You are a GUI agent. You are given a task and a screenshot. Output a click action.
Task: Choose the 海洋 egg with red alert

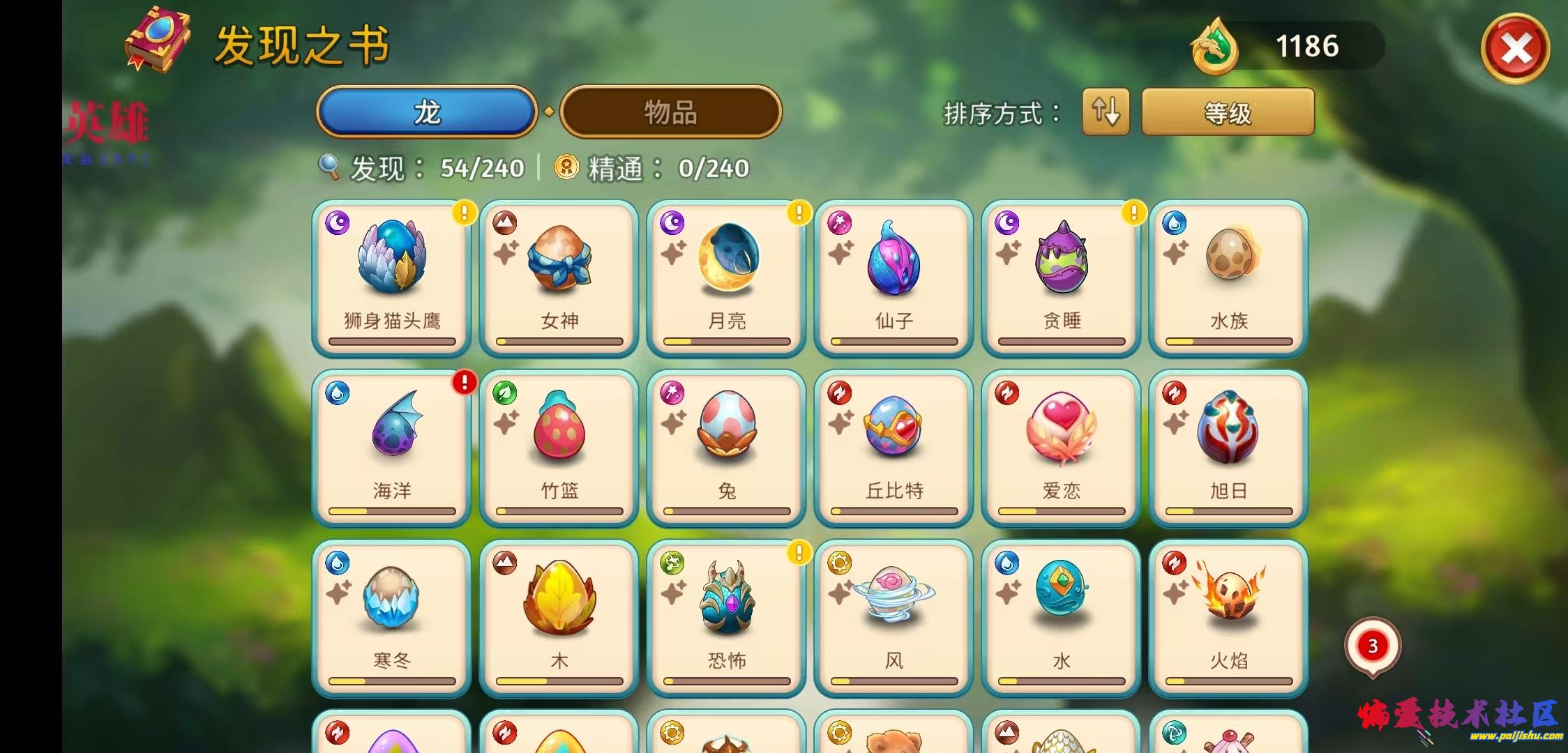pyautogui.click(x=391, y=448)
